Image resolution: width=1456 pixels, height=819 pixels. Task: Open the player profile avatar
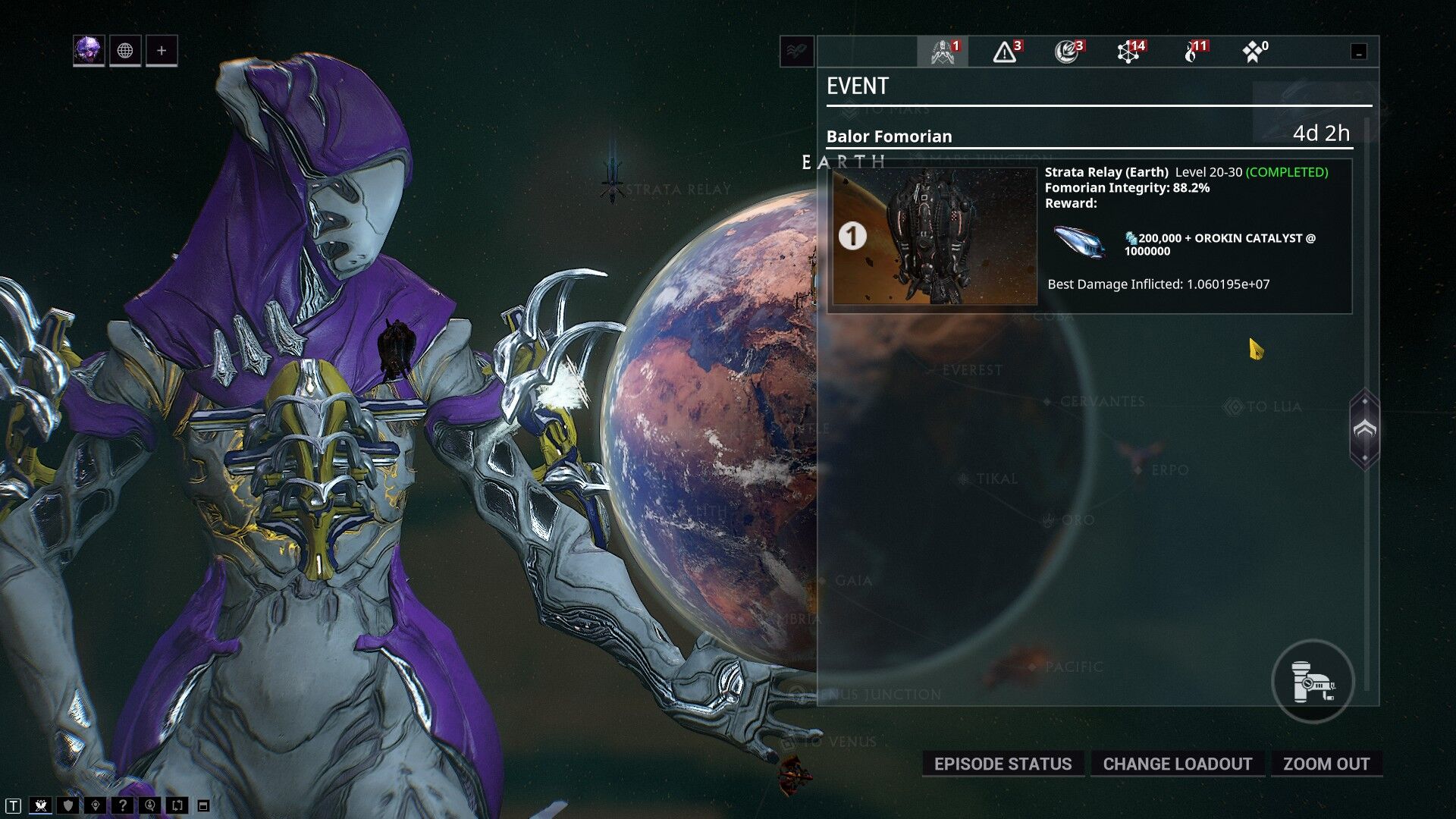tap(89, 51)
